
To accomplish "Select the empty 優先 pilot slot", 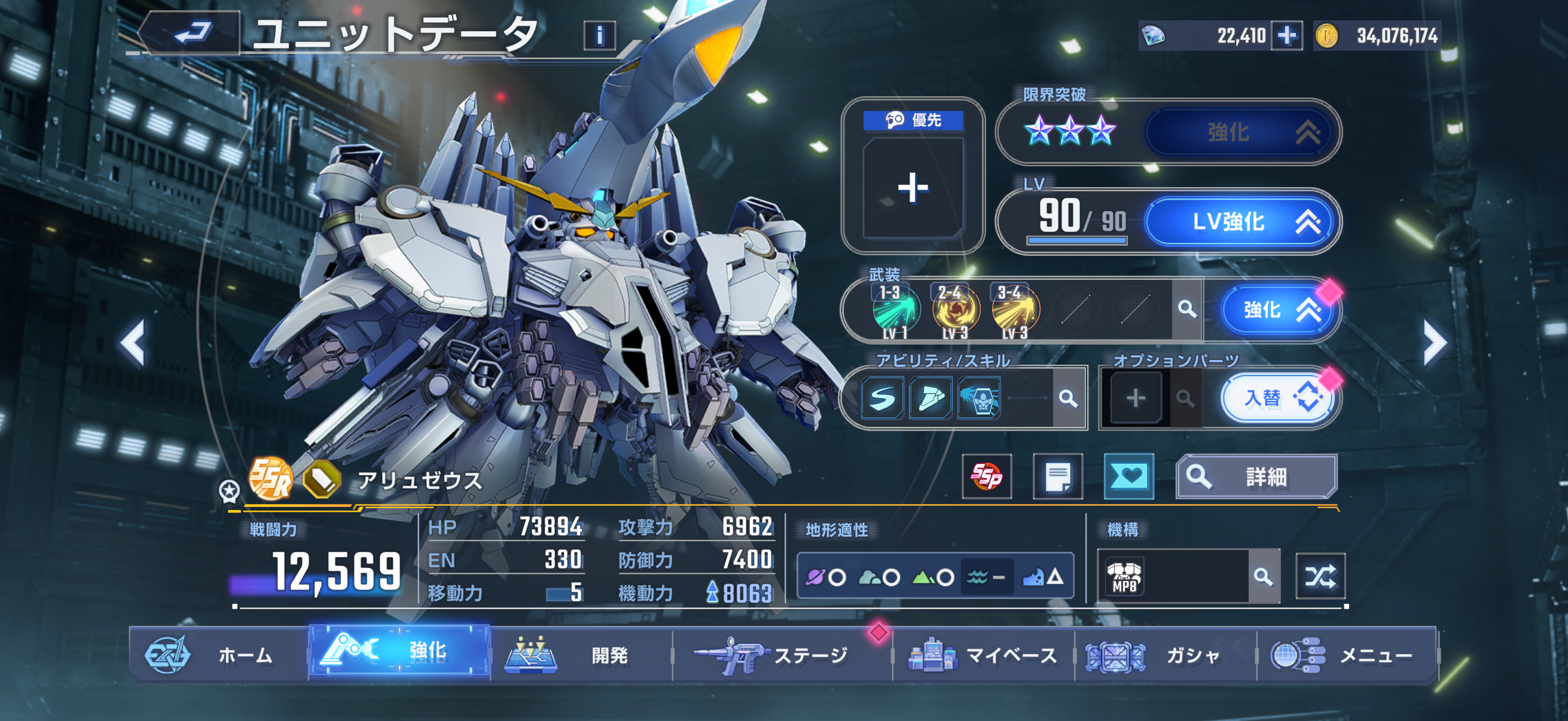I will click(913, 187).
